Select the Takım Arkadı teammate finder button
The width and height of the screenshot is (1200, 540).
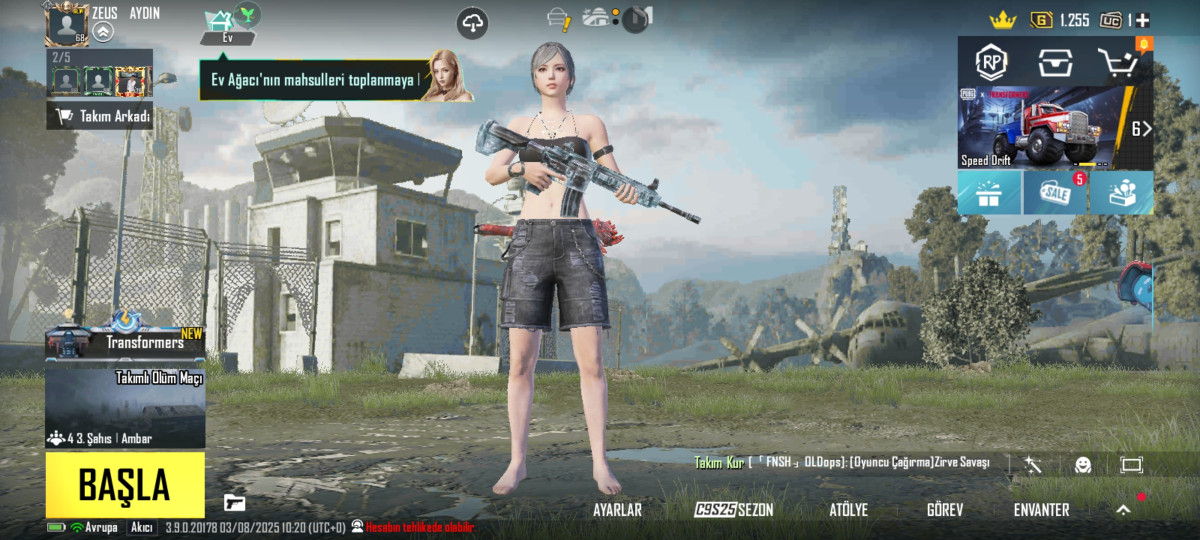click(x=99, y=116)
